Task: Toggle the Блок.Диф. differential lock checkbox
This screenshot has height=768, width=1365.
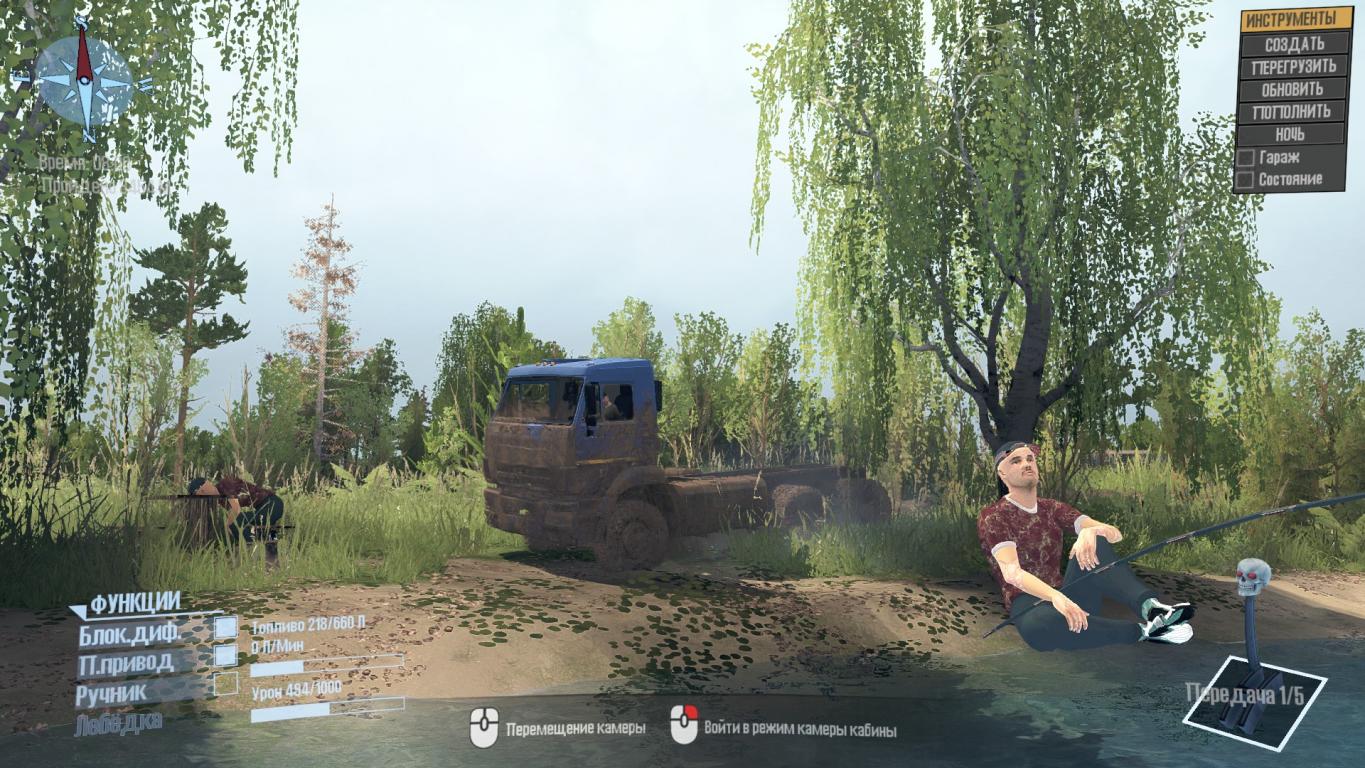Action: coord(226,628)
